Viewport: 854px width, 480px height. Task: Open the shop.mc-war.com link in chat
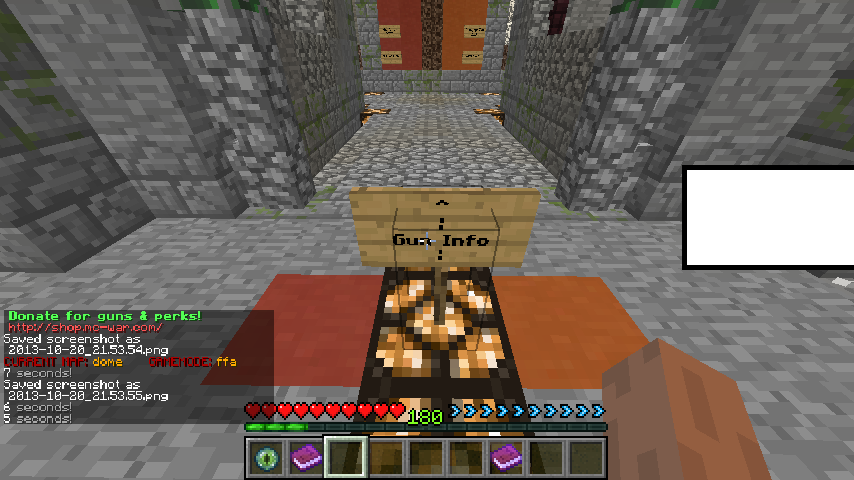click(x=85, y=327)
